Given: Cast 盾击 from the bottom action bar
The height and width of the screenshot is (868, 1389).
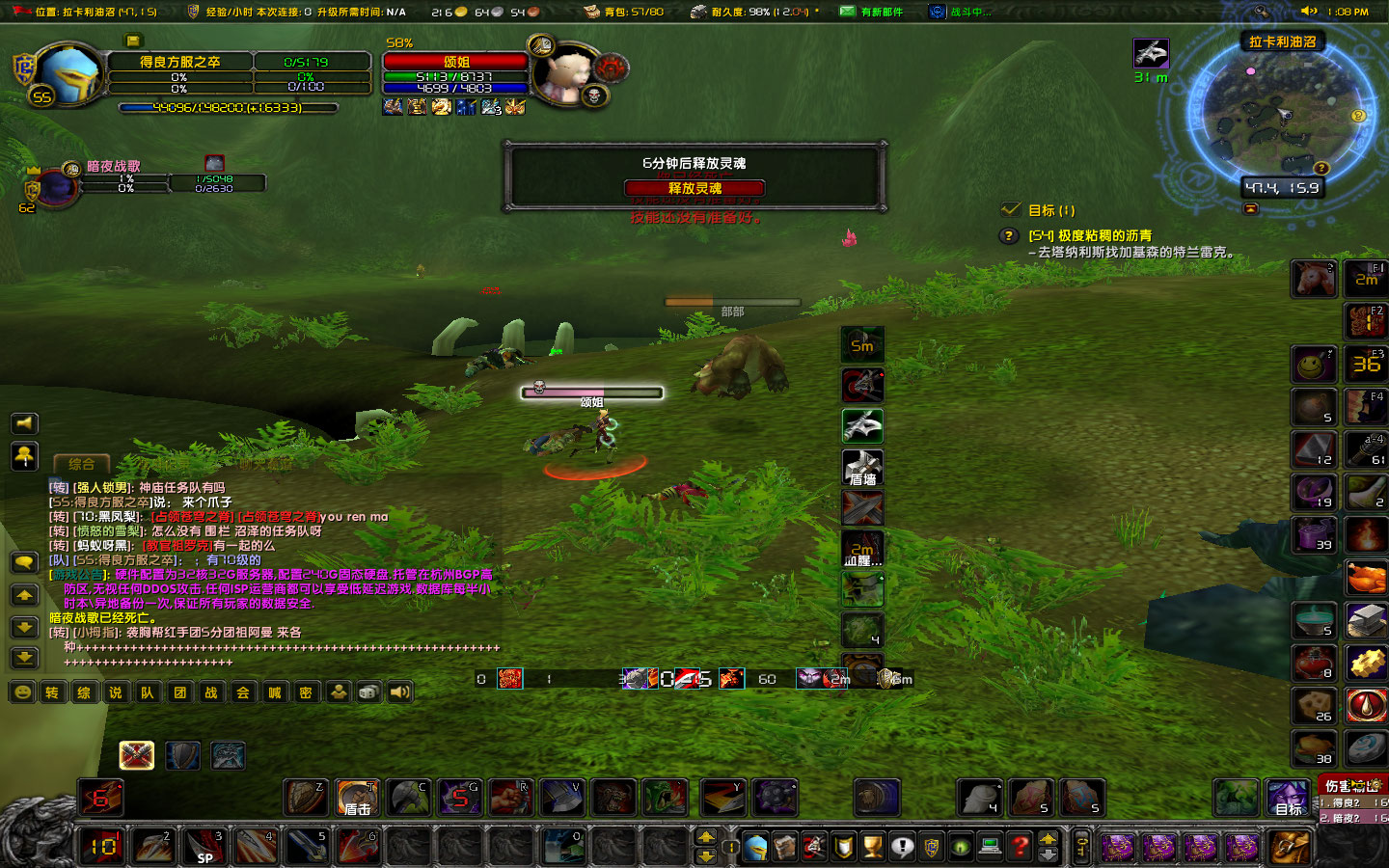Looking at the screenshot, I should pos(357,798).
